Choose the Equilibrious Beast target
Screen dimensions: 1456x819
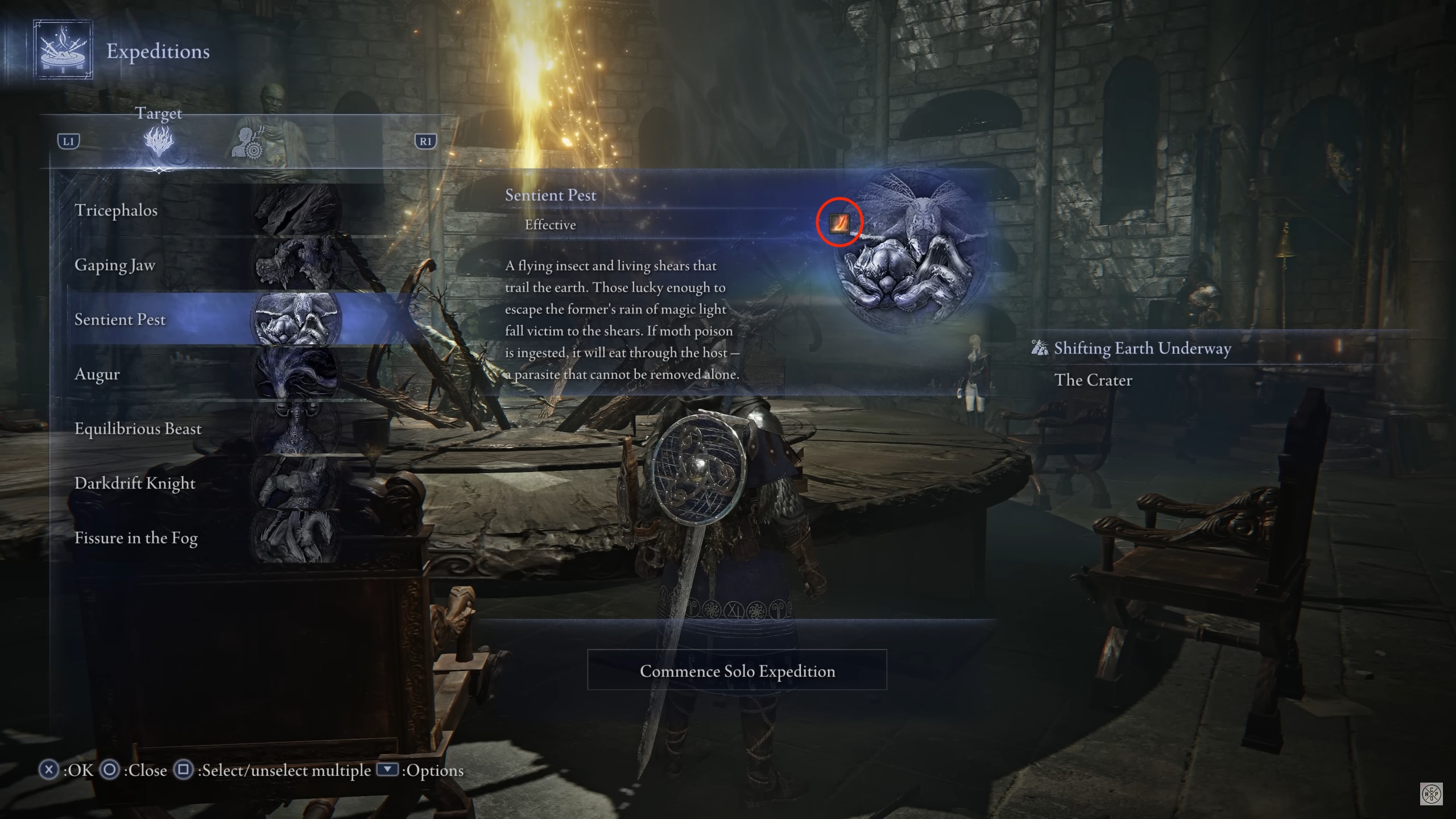205,429
